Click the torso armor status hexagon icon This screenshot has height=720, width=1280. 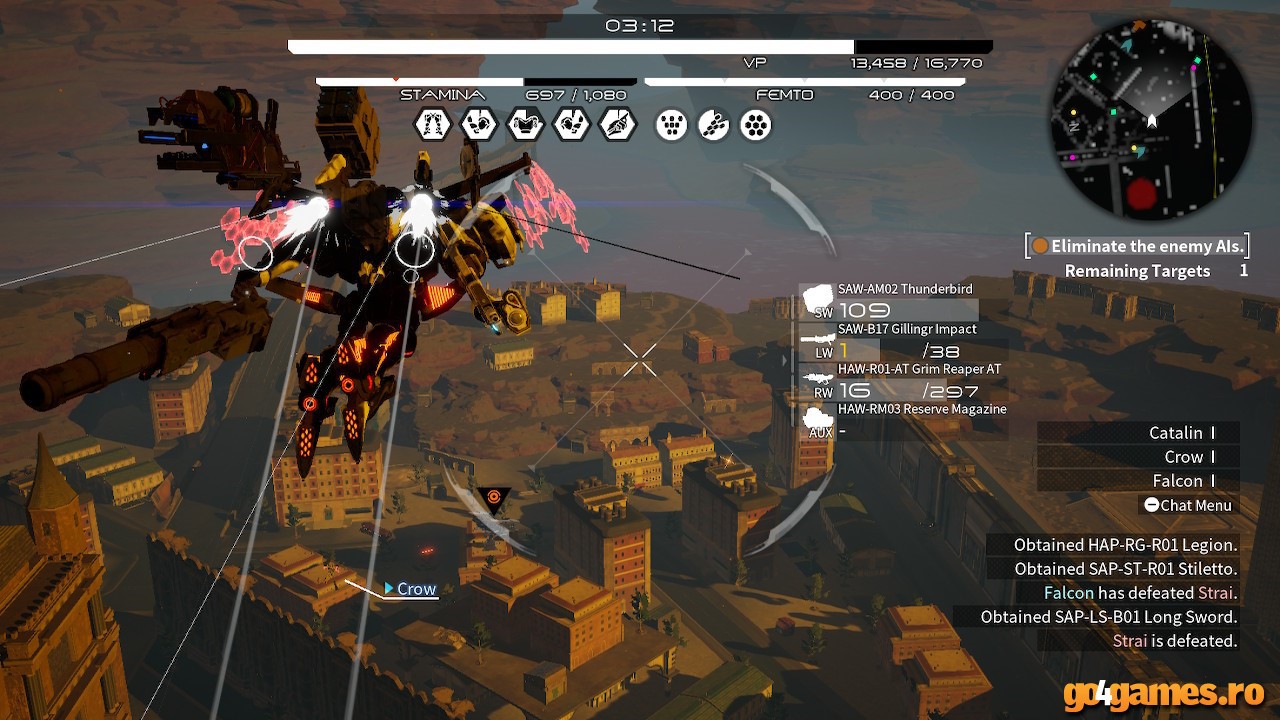point(525,125)
